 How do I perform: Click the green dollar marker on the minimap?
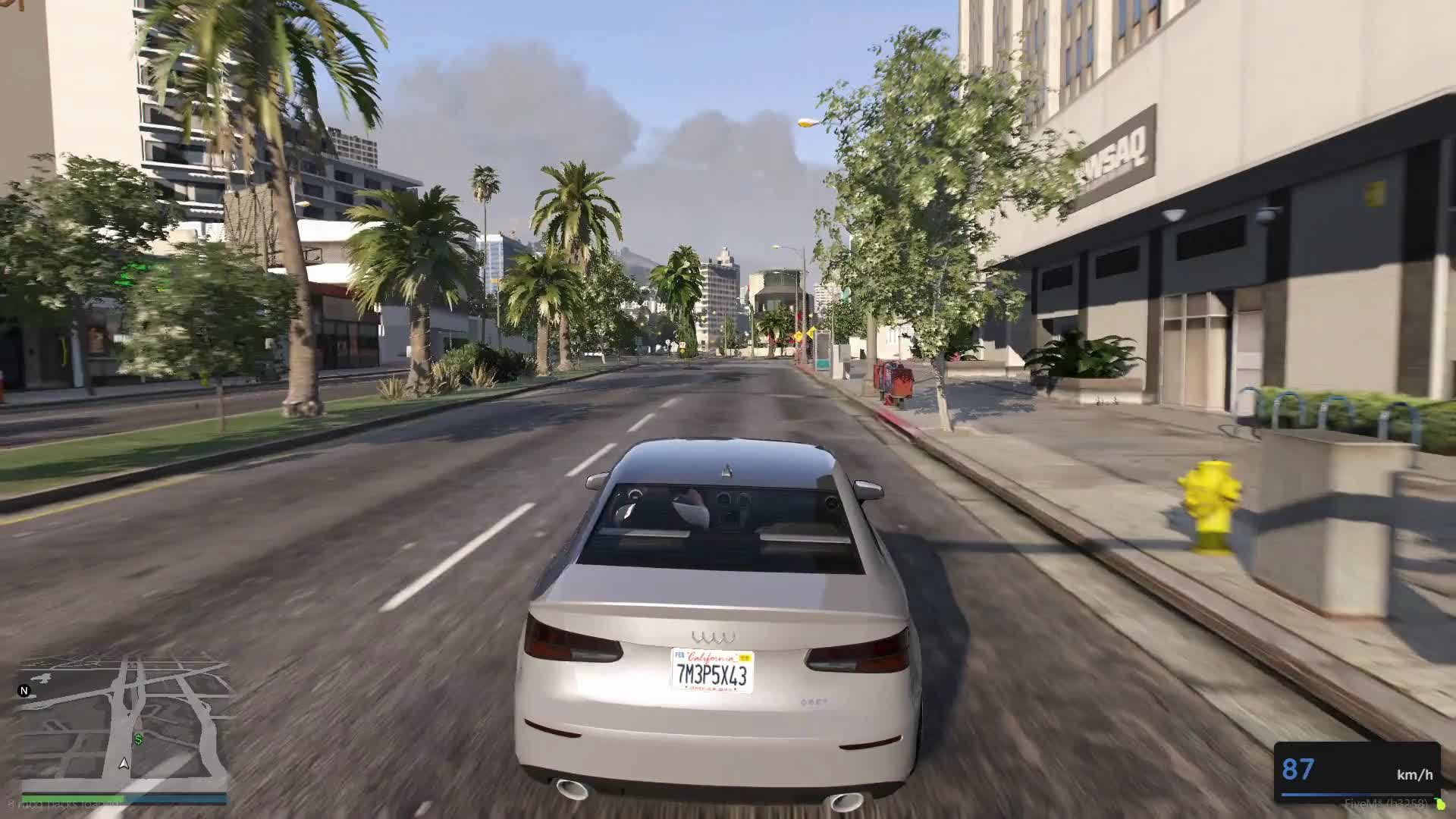click(139, 739)
